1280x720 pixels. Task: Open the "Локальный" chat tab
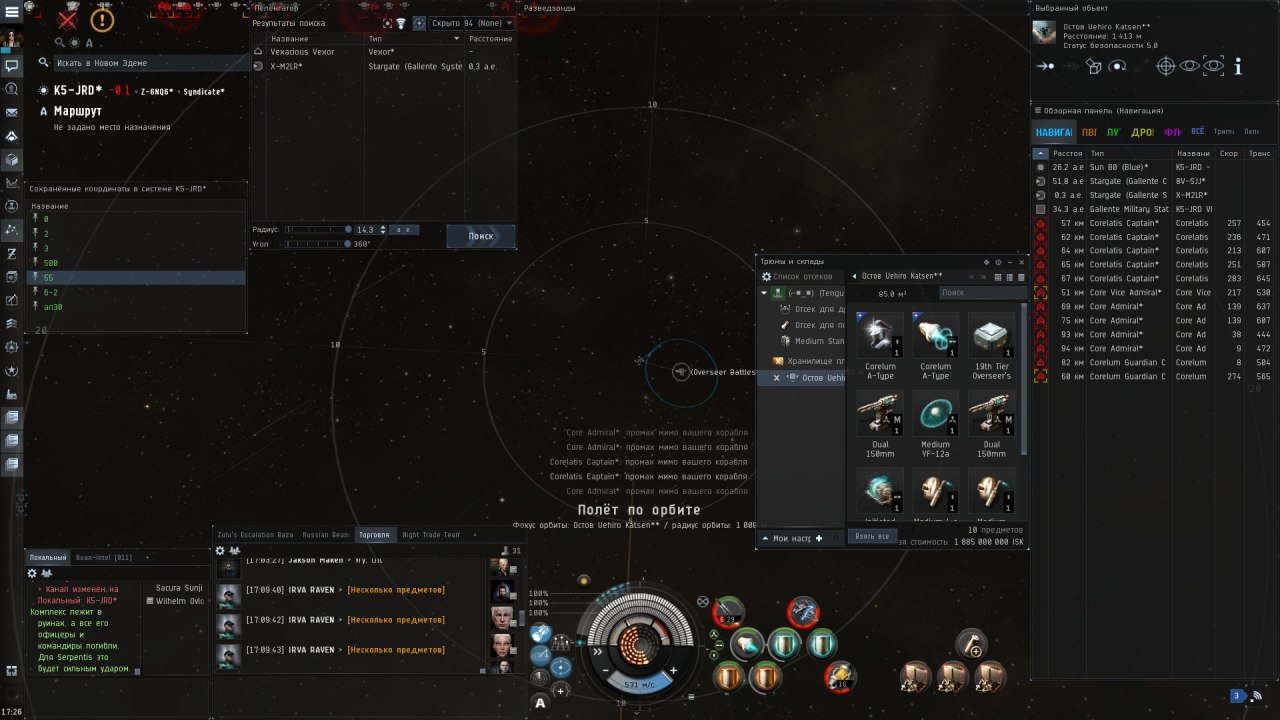(x=47, y=557)
